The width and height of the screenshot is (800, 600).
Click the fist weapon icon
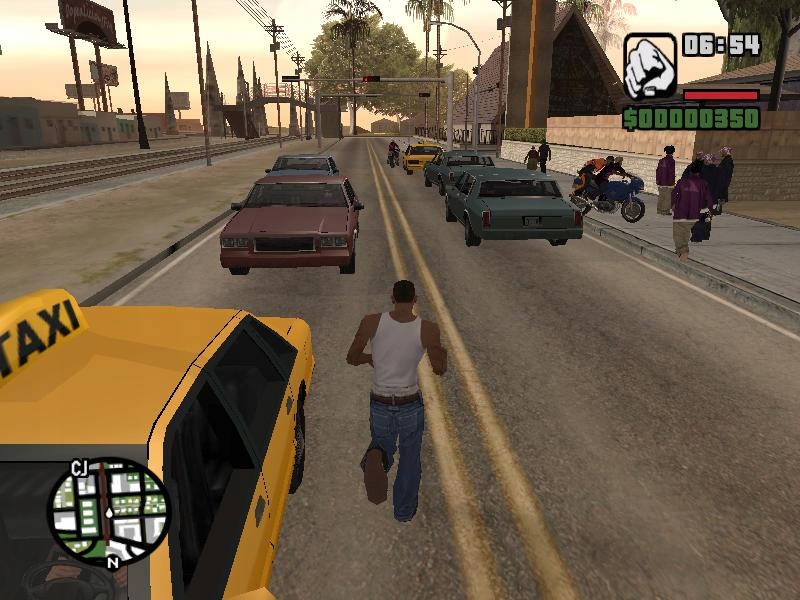pyautogui.click(x=650, y=66)
